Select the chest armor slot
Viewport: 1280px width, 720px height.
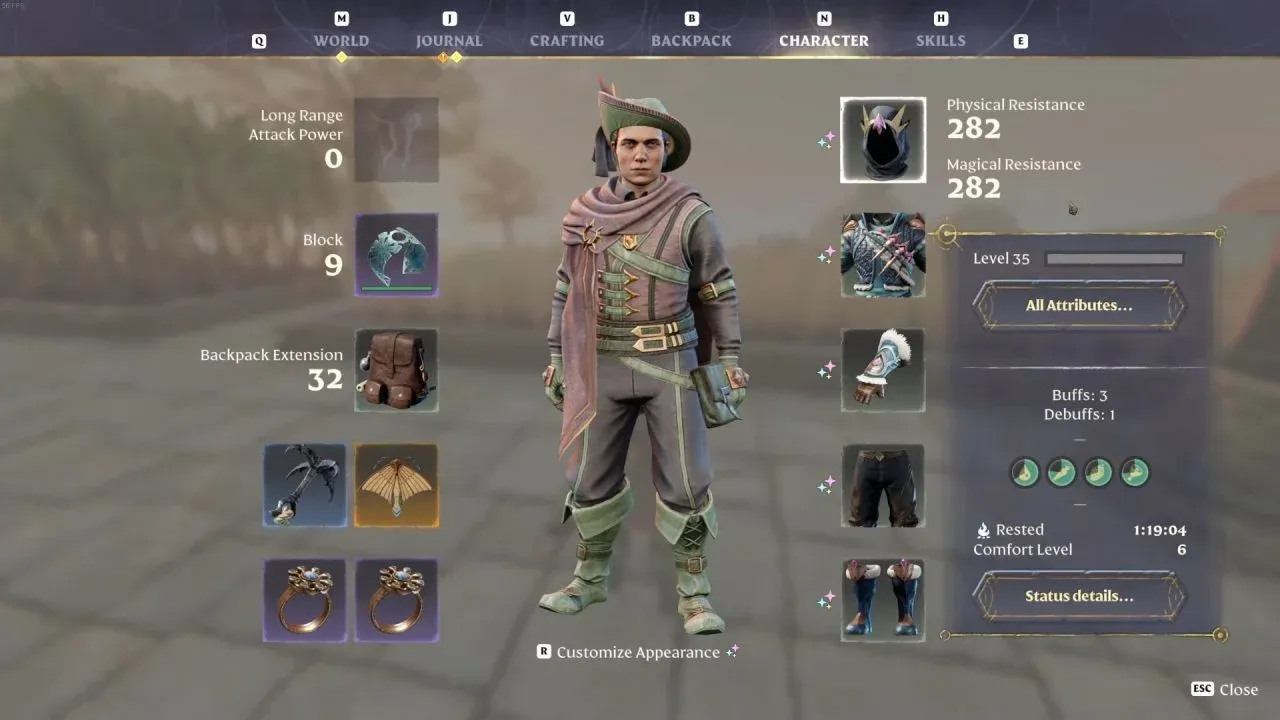[x=883, y=255]
